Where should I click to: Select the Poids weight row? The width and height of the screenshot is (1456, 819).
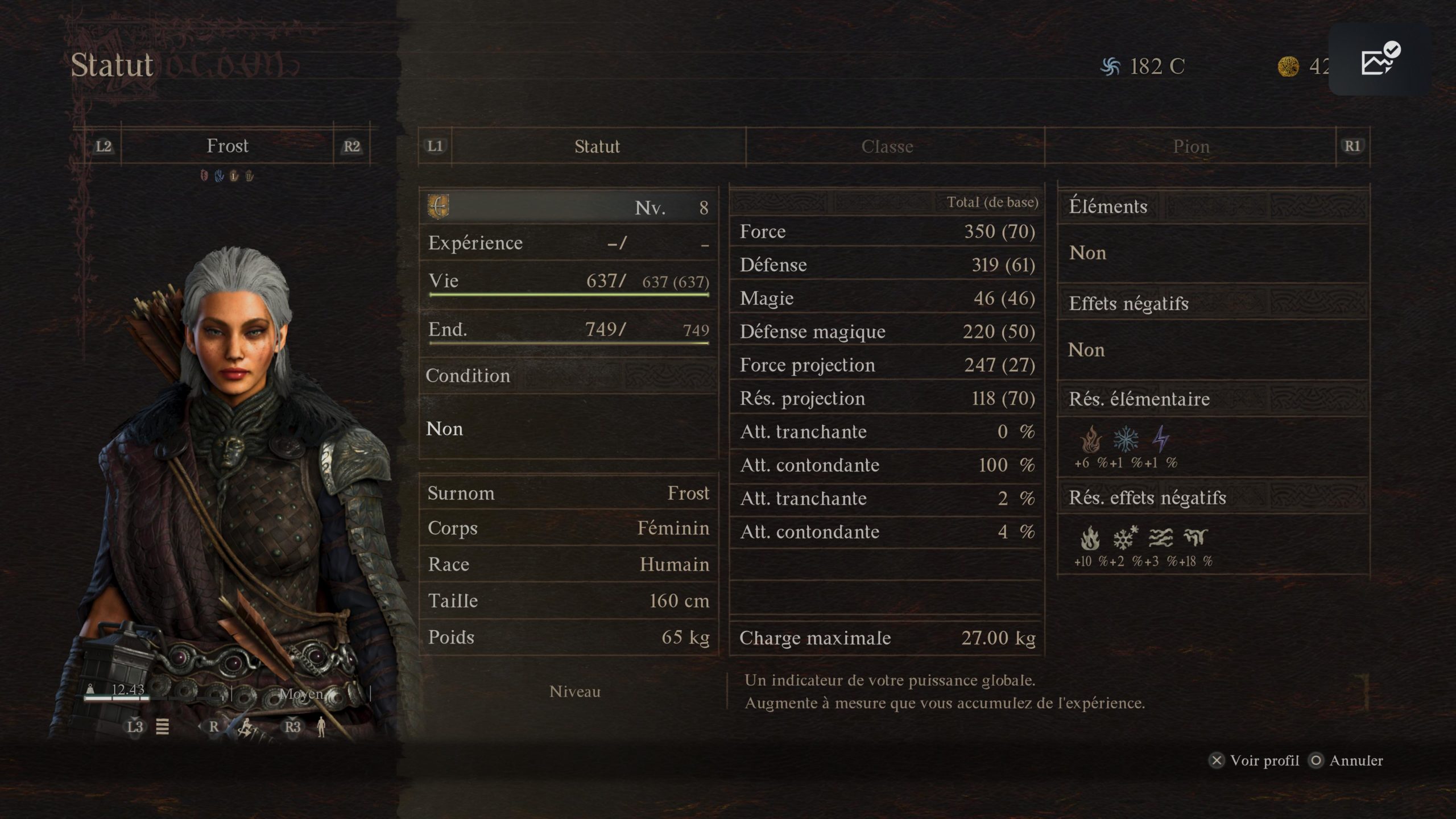(x=569, y=638)
